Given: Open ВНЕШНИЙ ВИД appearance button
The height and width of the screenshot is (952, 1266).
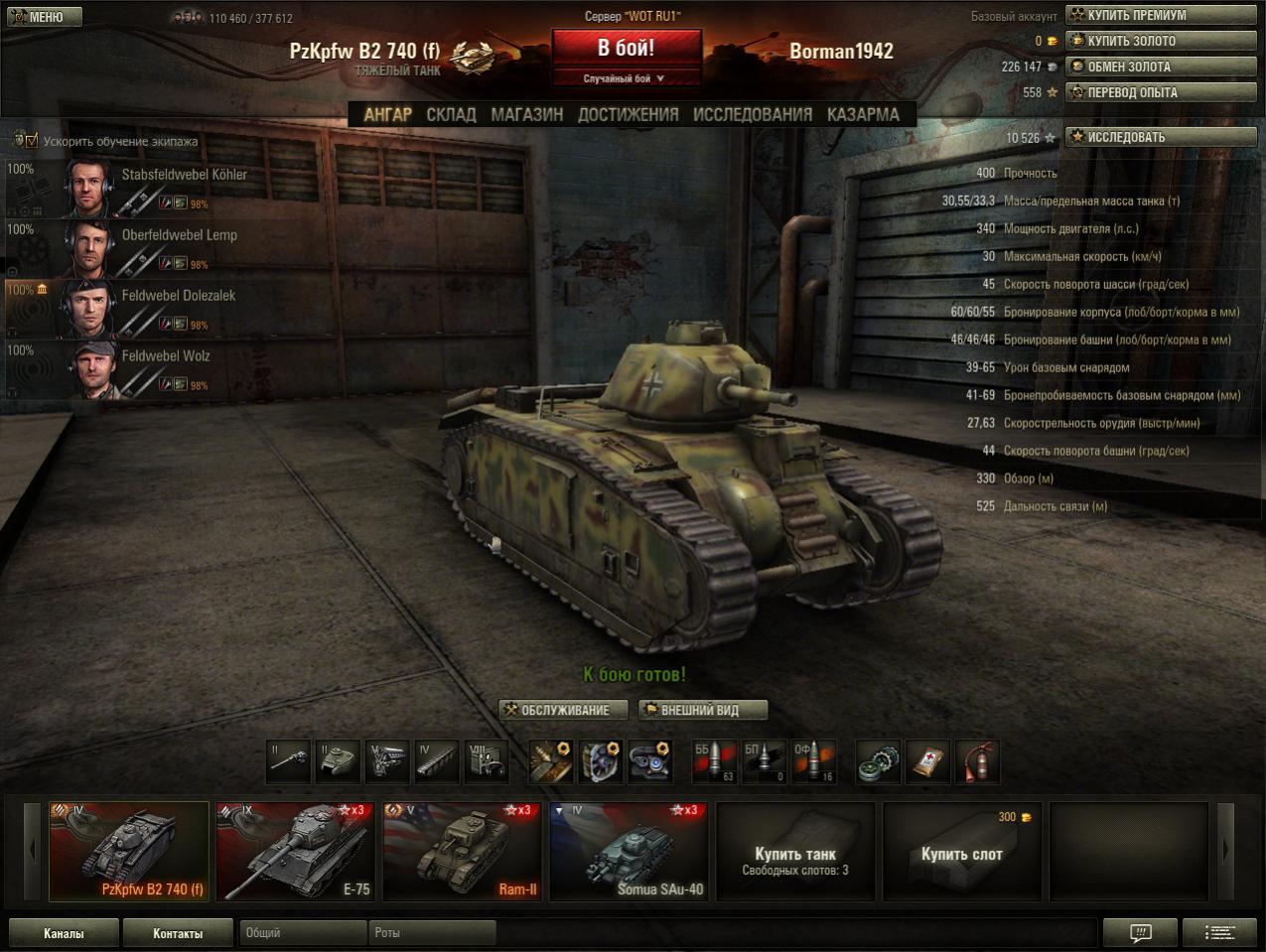Looking at the screenshot, I should (x=703, y=710).
